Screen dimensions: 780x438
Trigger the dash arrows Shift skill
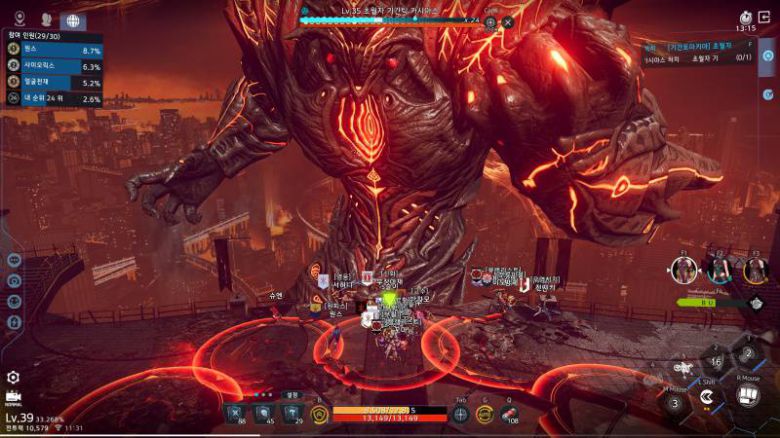coord(706,397)
